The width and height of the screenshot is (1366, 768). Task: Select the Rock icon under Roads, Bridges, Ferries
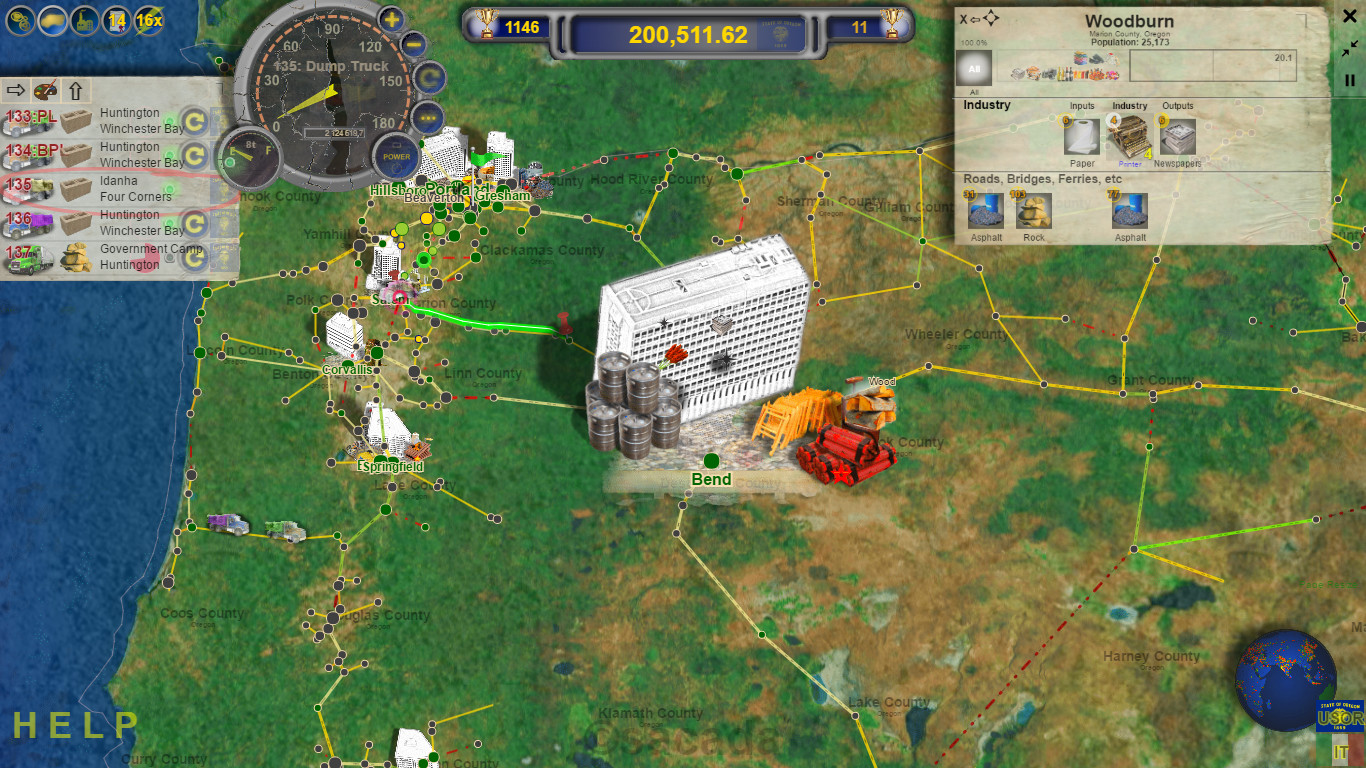[x=1034, y=212]
